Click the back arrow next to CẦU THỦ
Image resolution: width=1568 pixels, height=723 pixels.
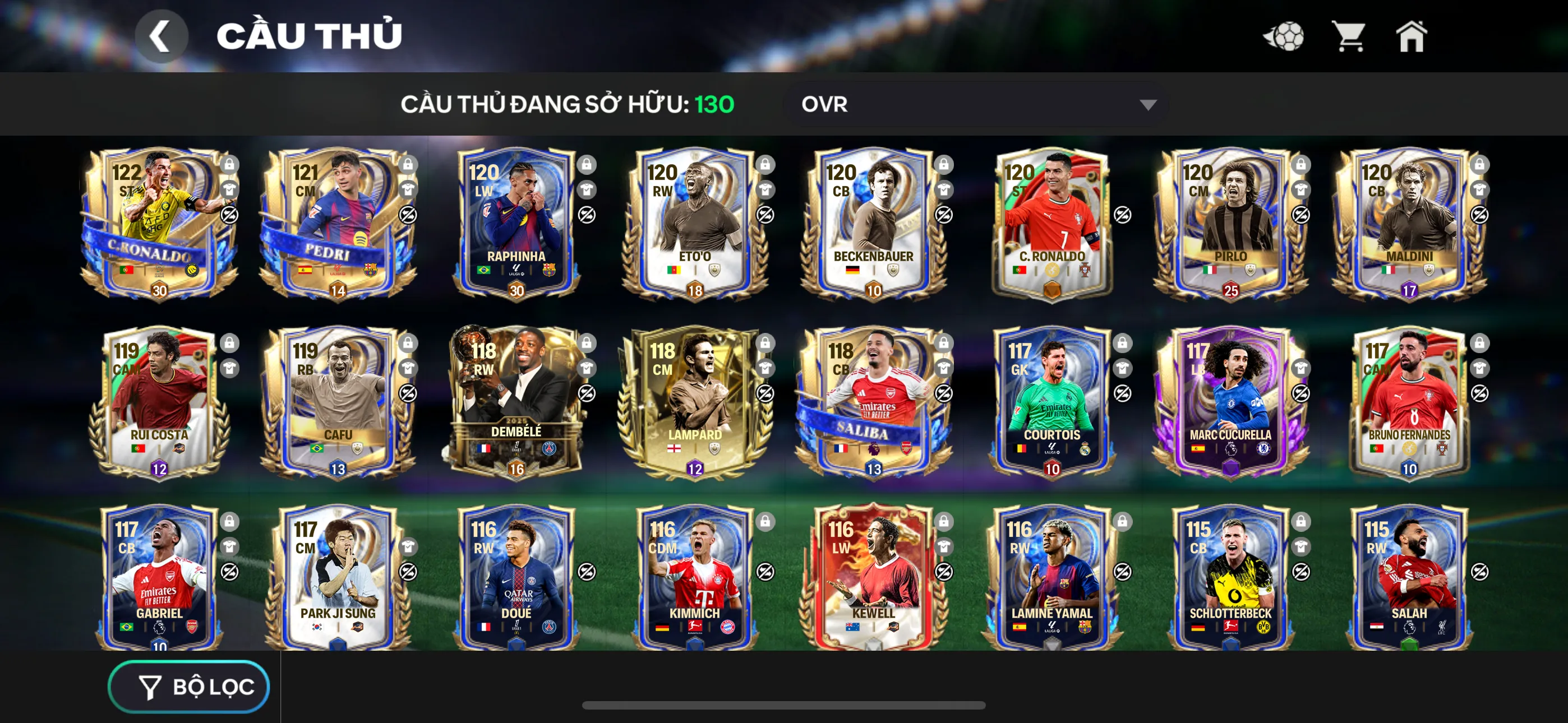tap(162, 36)
